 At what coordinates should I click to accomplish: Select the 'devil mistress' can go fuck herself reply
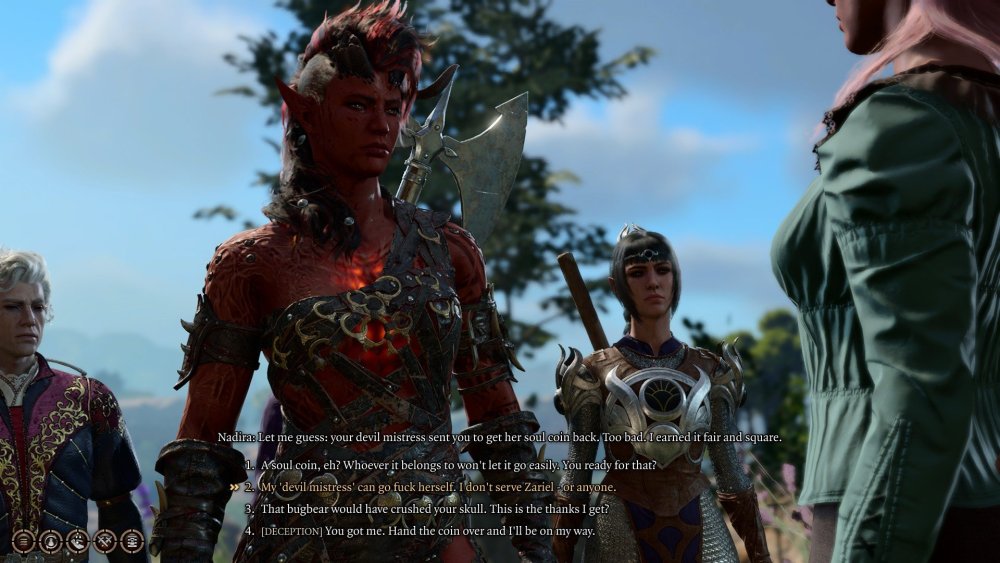(437, 487)
